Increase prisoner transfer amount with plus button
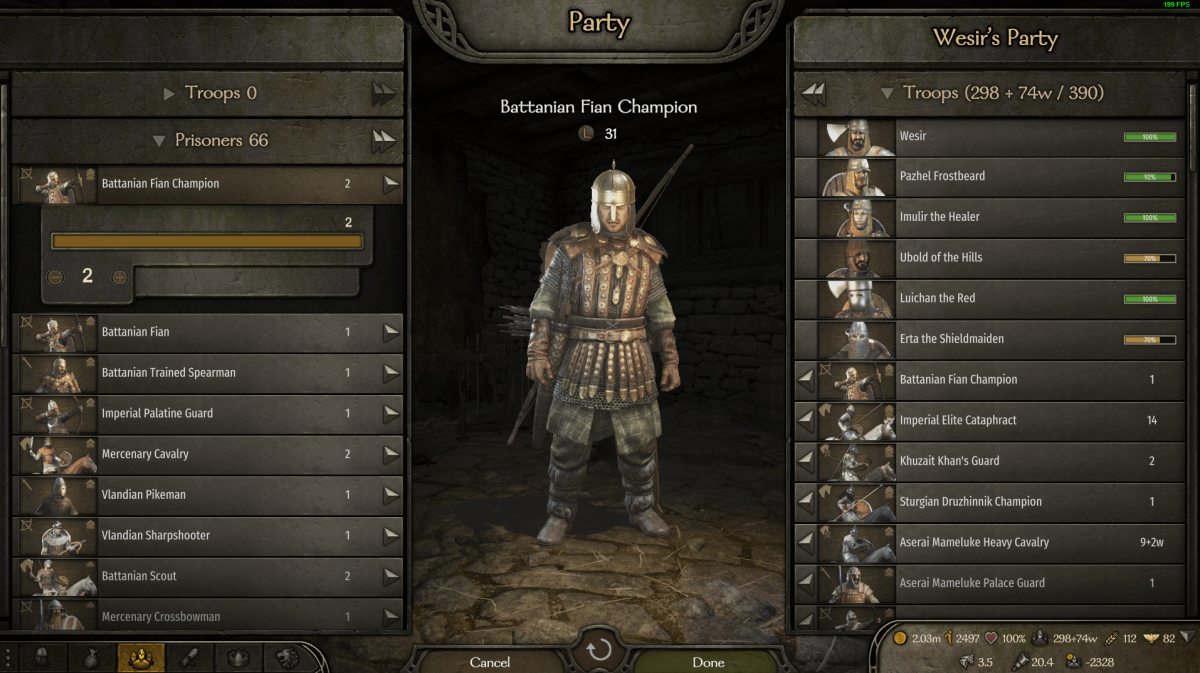Viewport: 1200px width, 673px height. click(x=119, y=277)
